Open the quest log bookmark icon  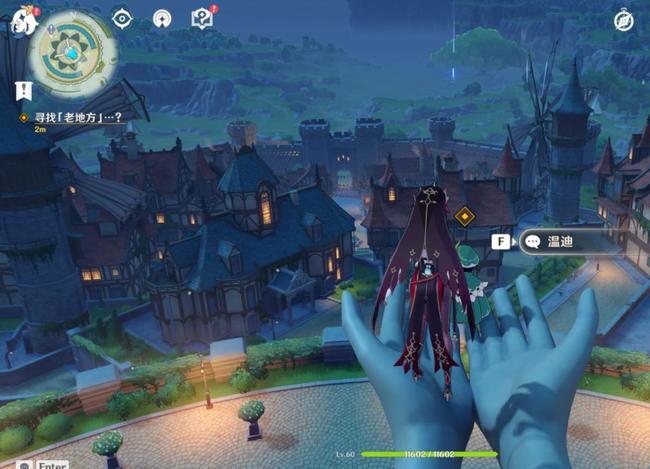[21, 91]
